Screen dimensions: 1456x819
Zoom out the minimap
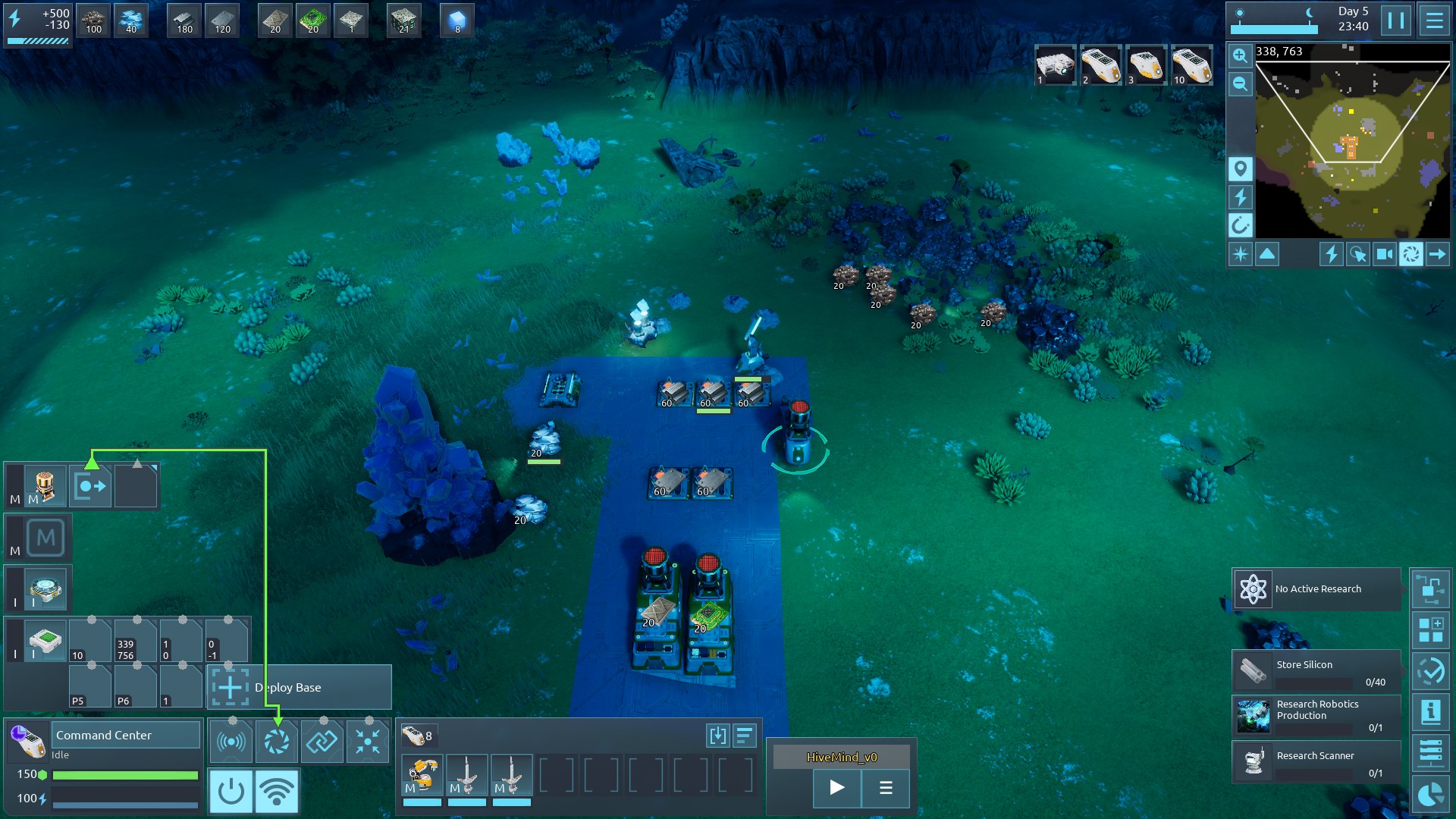tap(1240, 83)
